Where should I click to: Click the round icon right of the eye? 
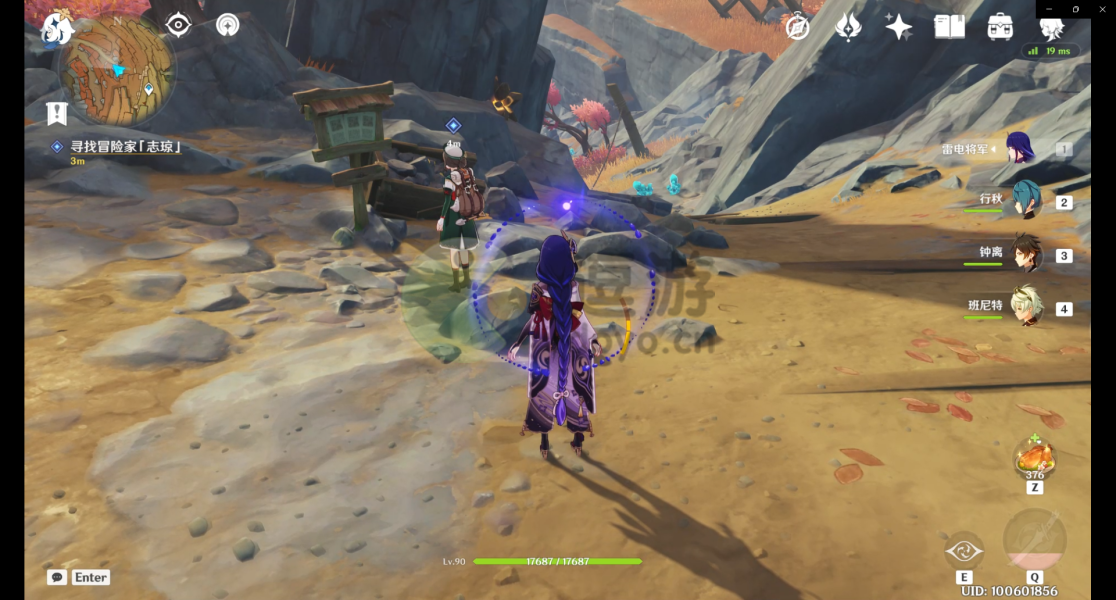[228, 25]
